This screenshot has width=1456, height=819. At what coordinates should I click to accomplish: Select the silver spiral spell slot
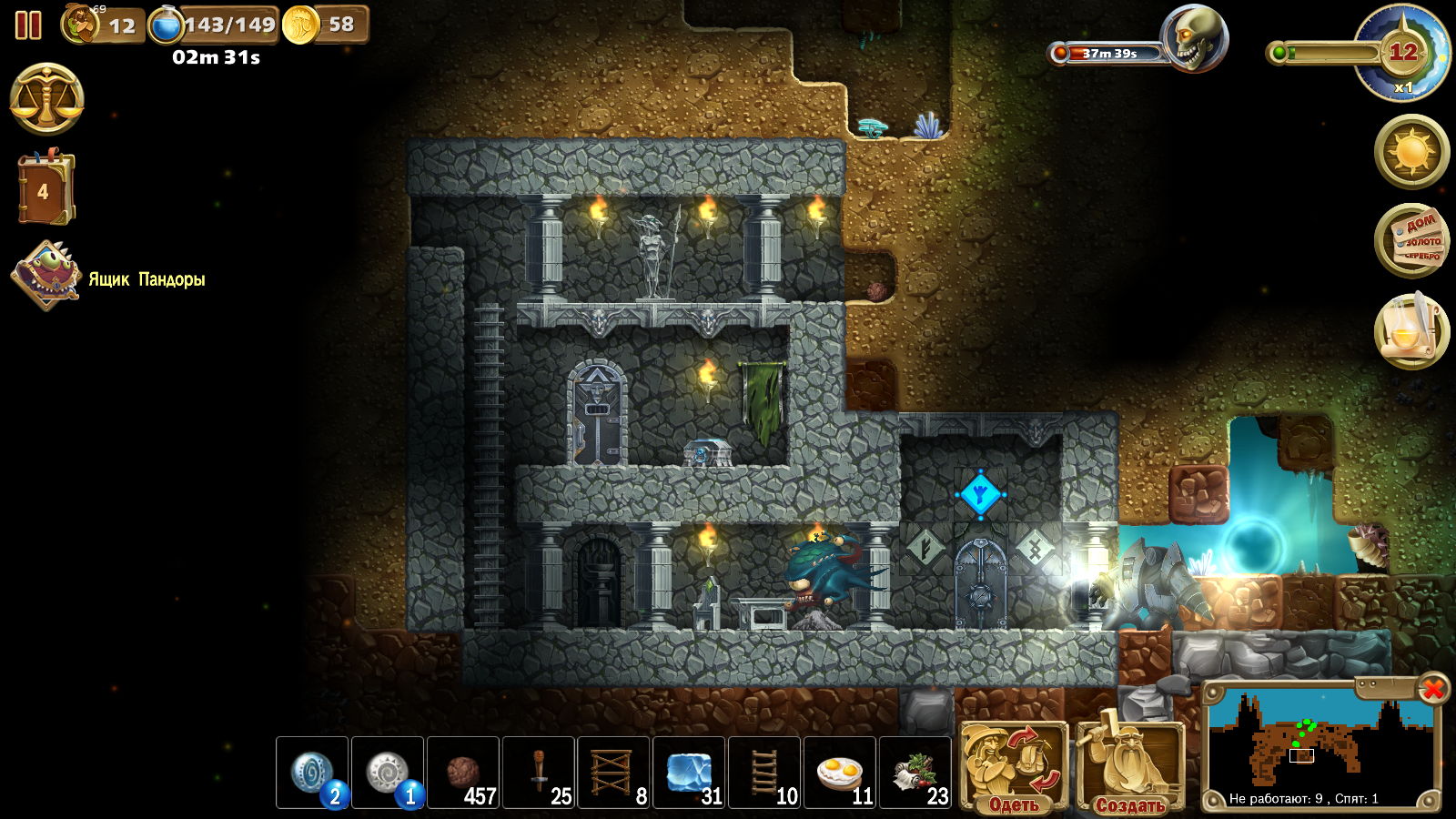pyautogui.click(x=388, y=773)
